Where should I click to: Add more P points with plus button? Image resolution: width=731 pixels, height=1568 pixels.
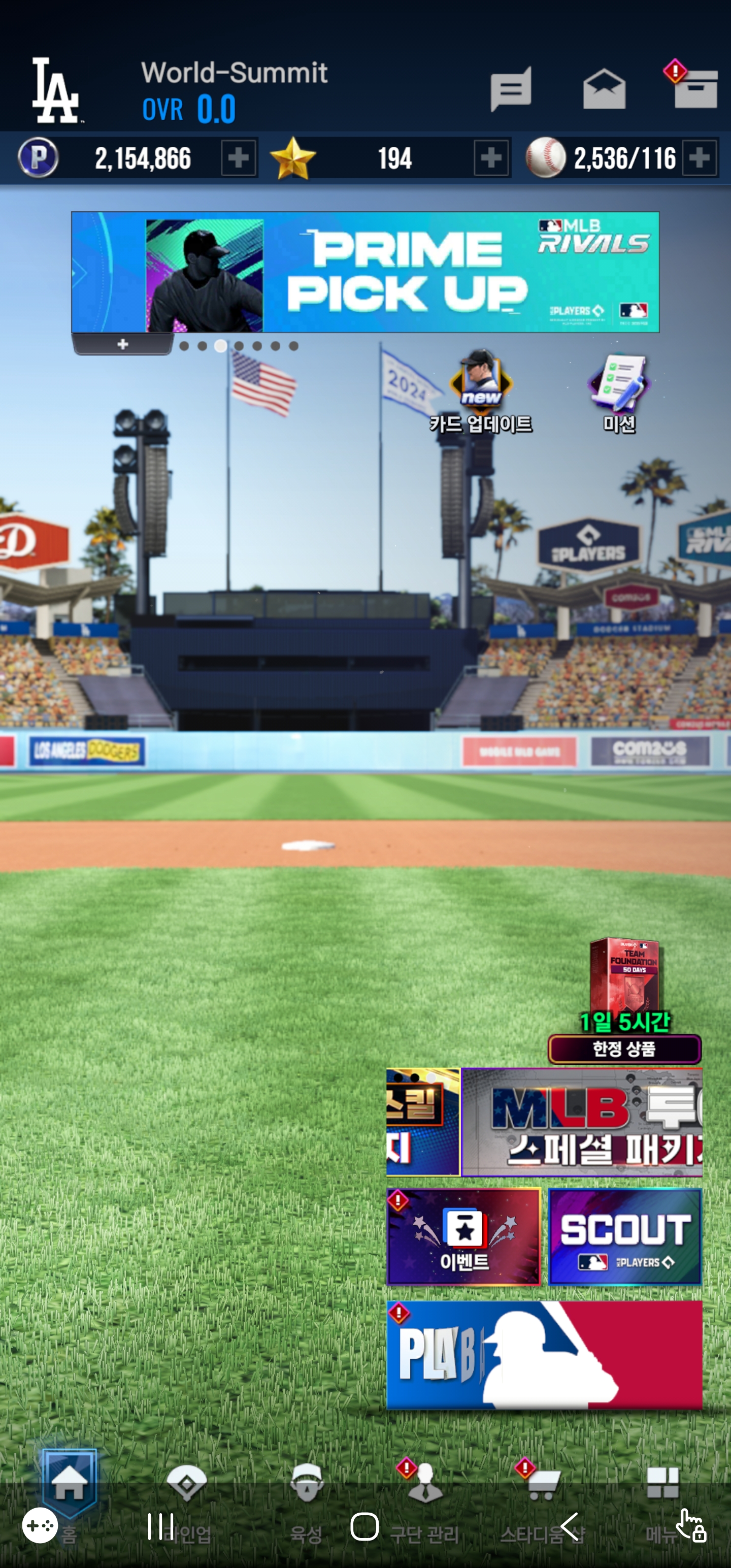[239, 158]
